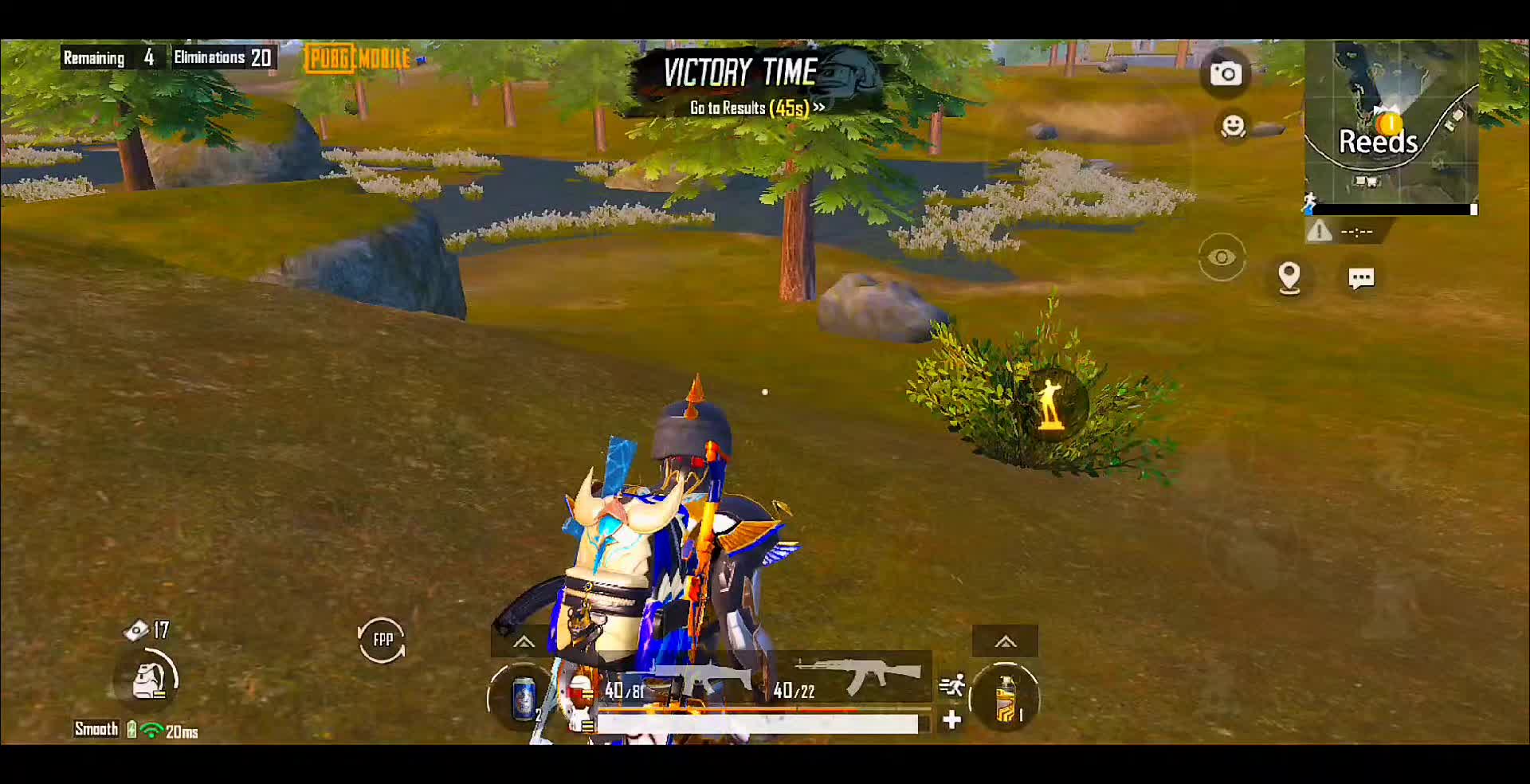Toggle the eye free-look button
Image resolution: width=1530 pixels, height=784 pixels.
coord(1221,257)
